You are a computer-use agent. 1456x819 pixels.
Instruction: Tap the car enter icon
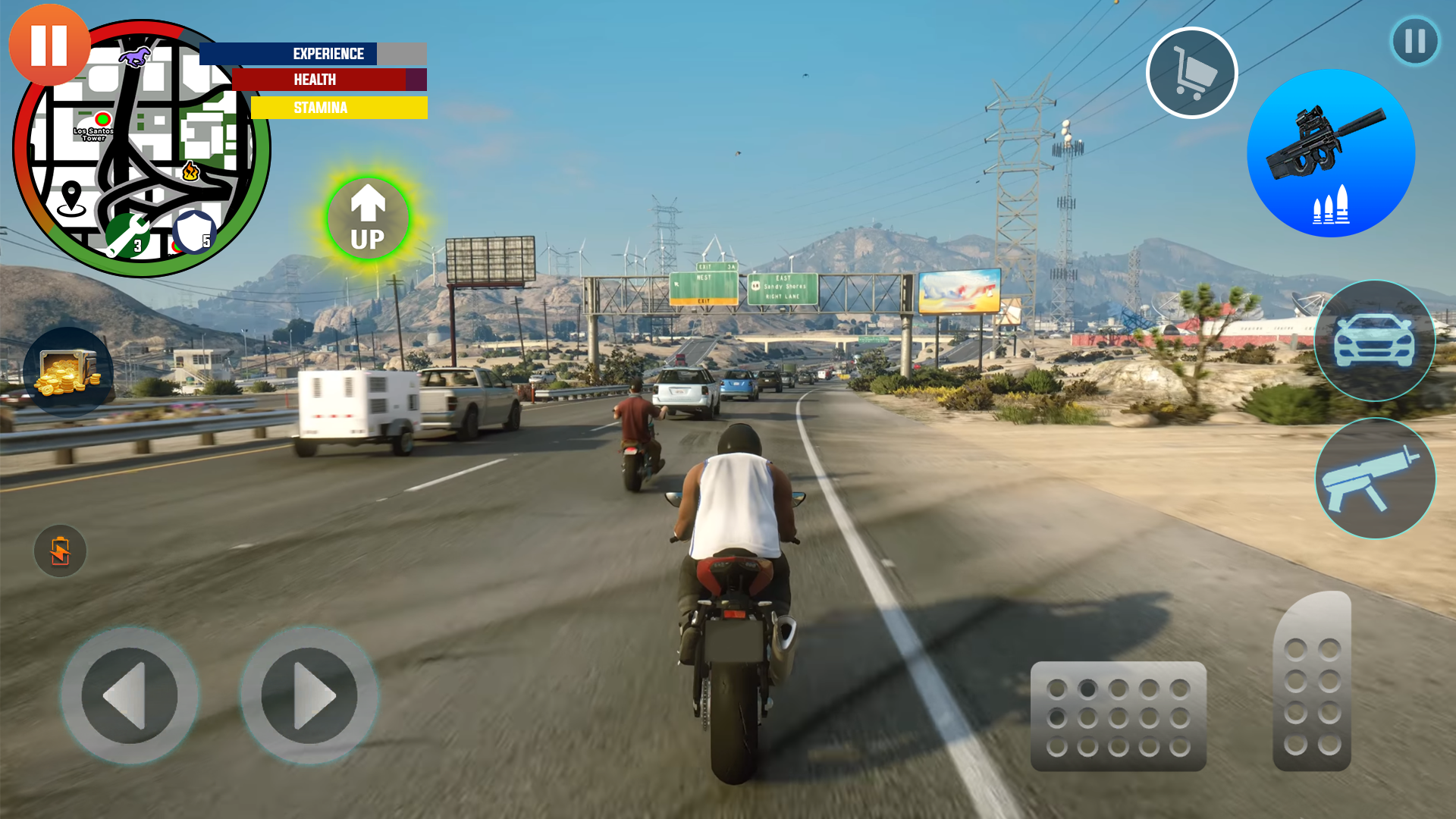pyautogui.click(x=1374, y=343)
